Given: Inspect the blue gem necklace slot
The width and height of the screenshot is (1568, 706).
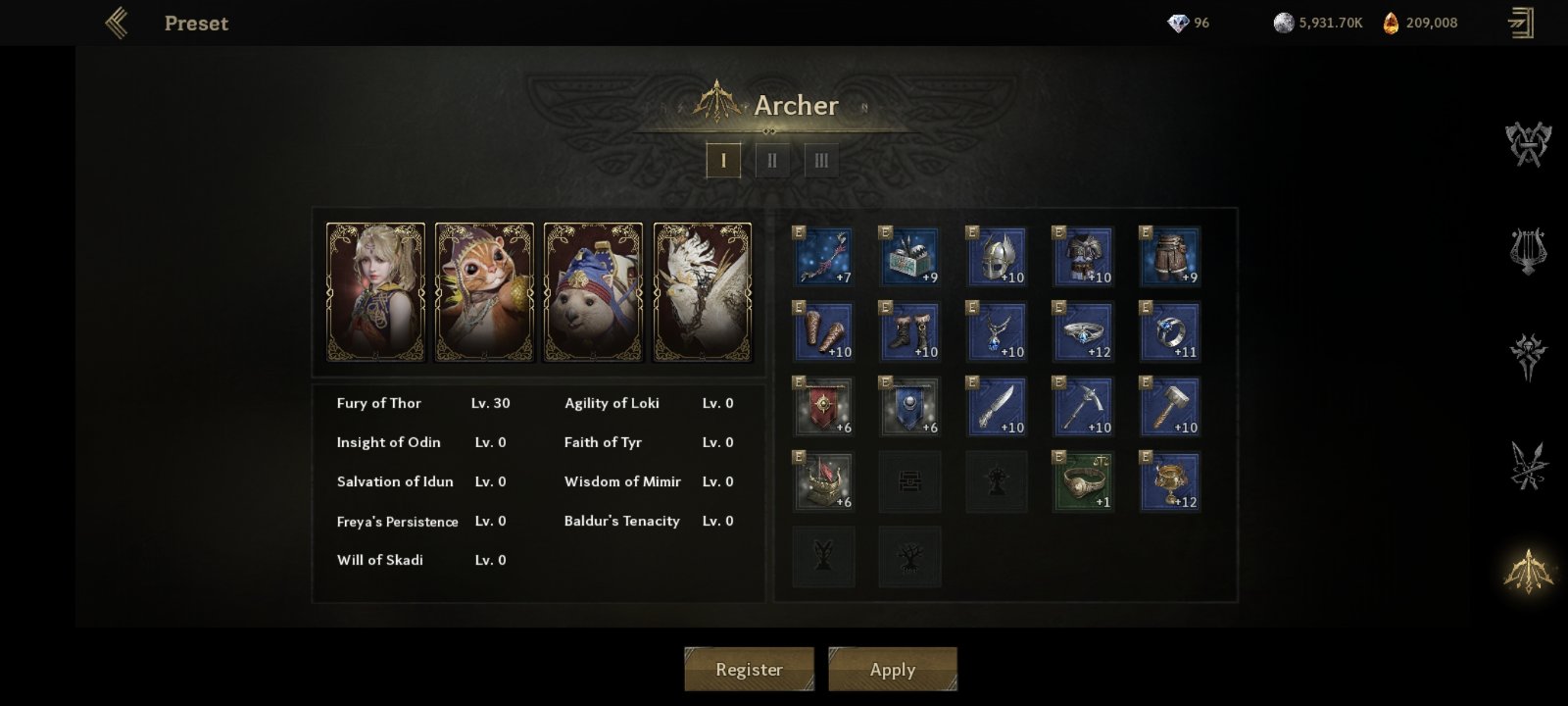Looking at the screenshot, I should [997, 331].
